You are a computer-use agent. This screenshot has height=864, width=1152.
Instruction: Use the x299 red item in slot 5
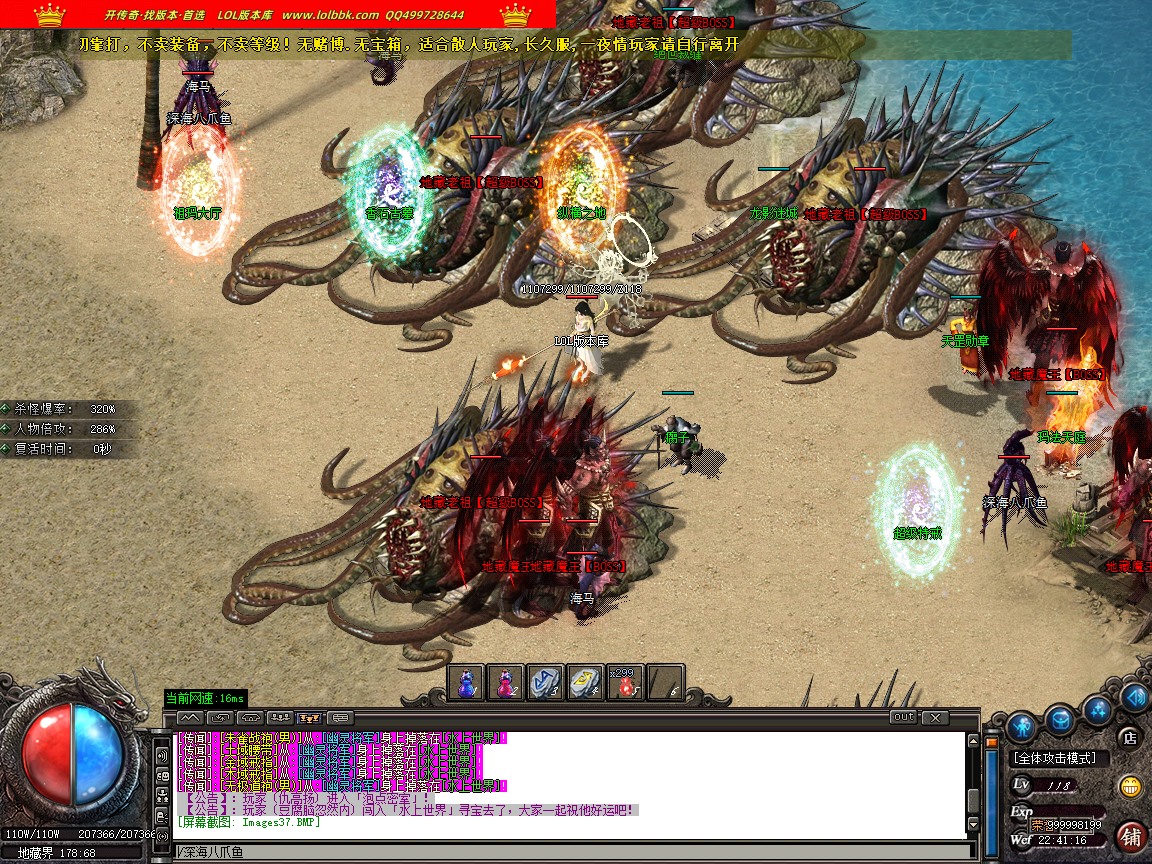(626, 683)
